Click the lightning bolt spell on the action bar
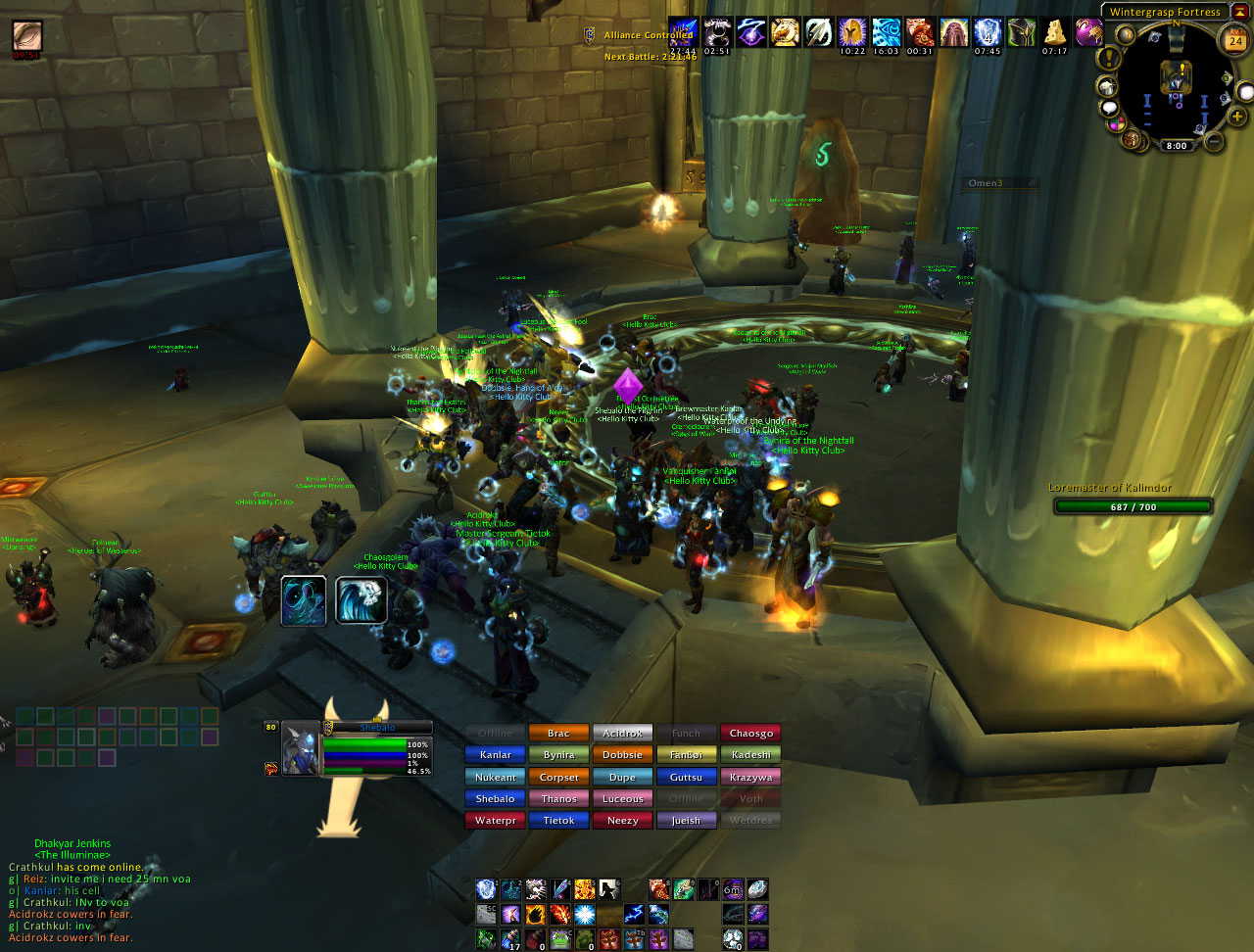This screenshot has width=1254, height=952. click(634, 914)
